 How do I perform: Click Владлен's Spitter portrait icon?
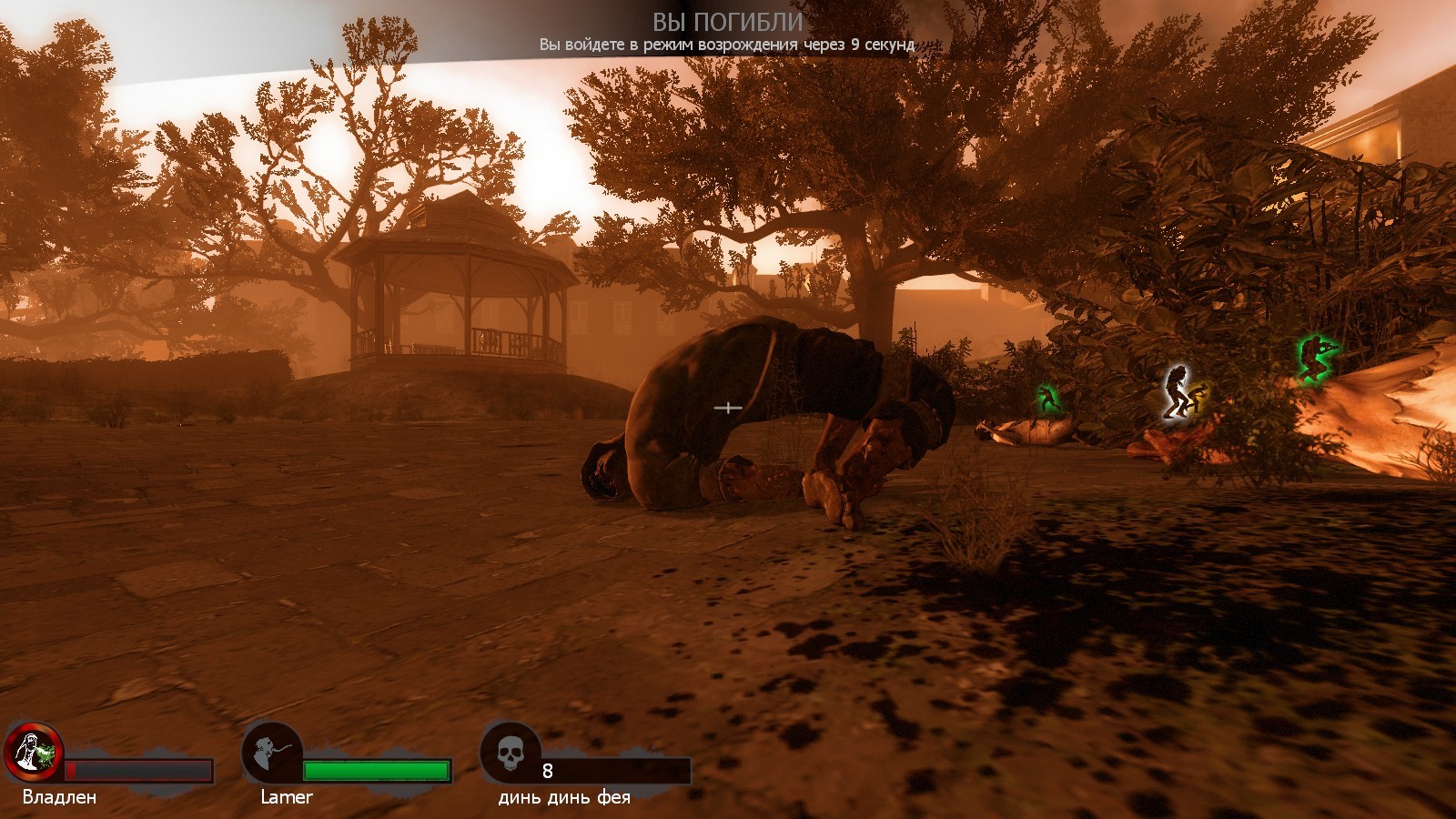33,752
